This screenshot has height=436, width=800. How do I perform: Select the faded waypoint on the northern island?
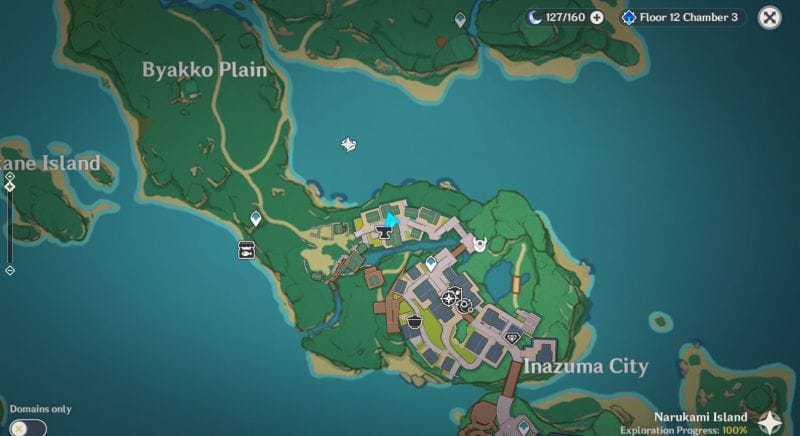coord(460,19)
